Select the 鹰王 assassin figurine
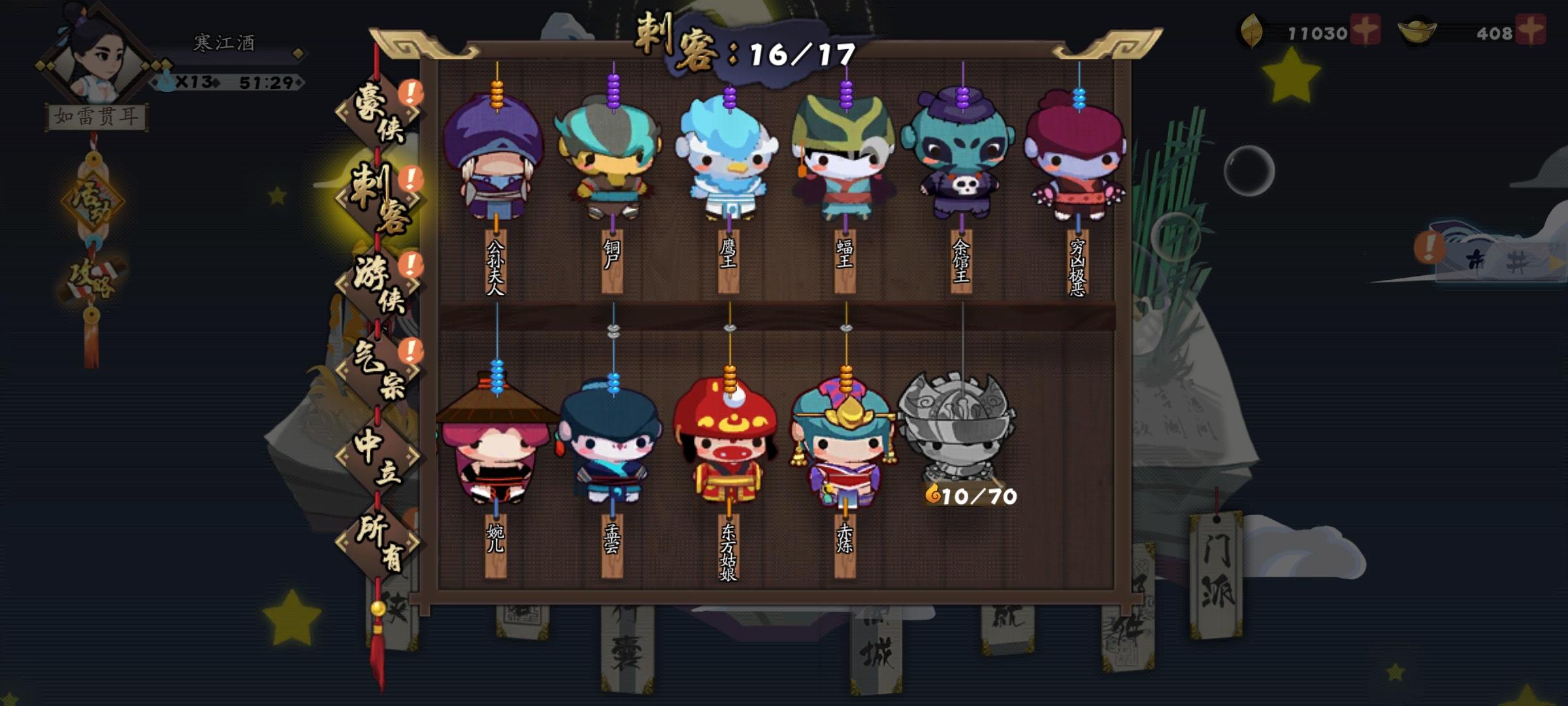 point(728,160)
